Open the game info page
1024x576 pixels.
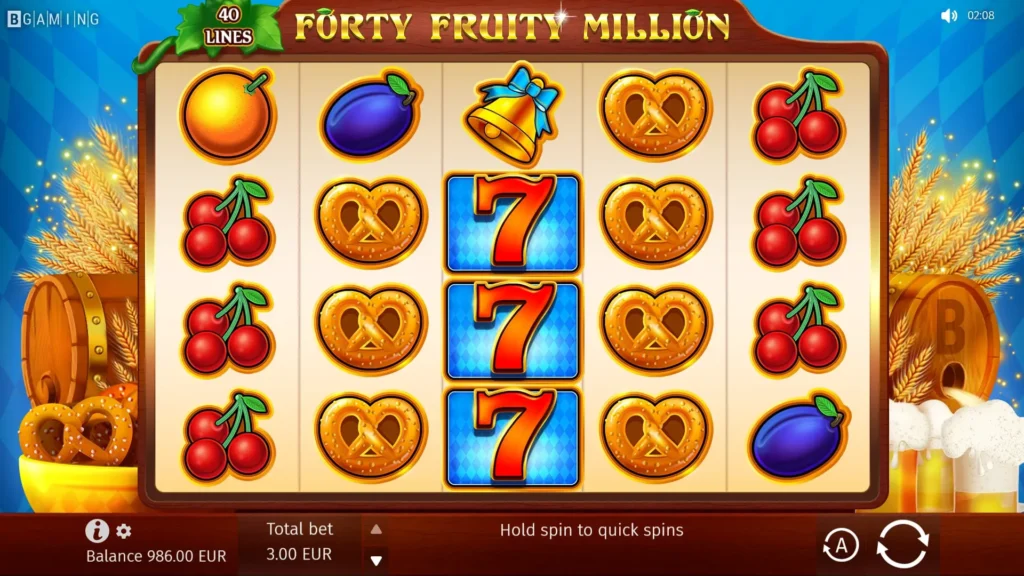pos(97,531)
